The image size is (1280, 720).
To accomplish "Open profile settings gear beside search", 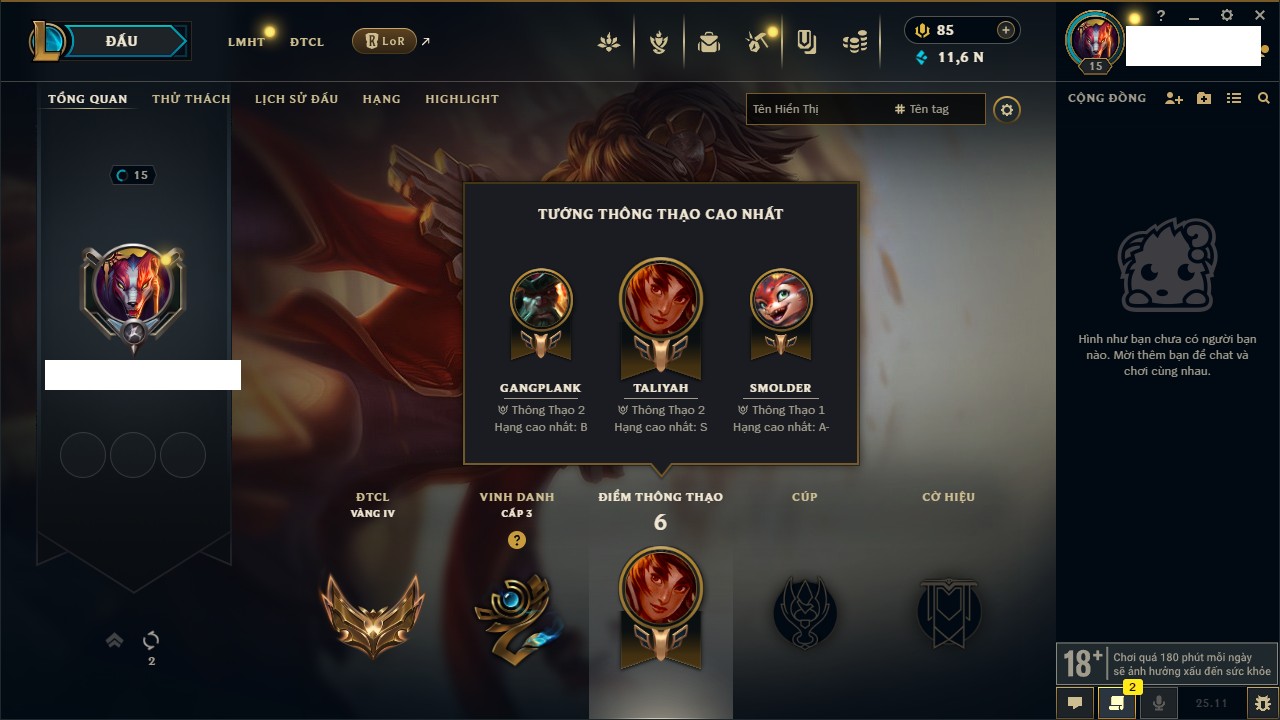I will click(1007, 110).
